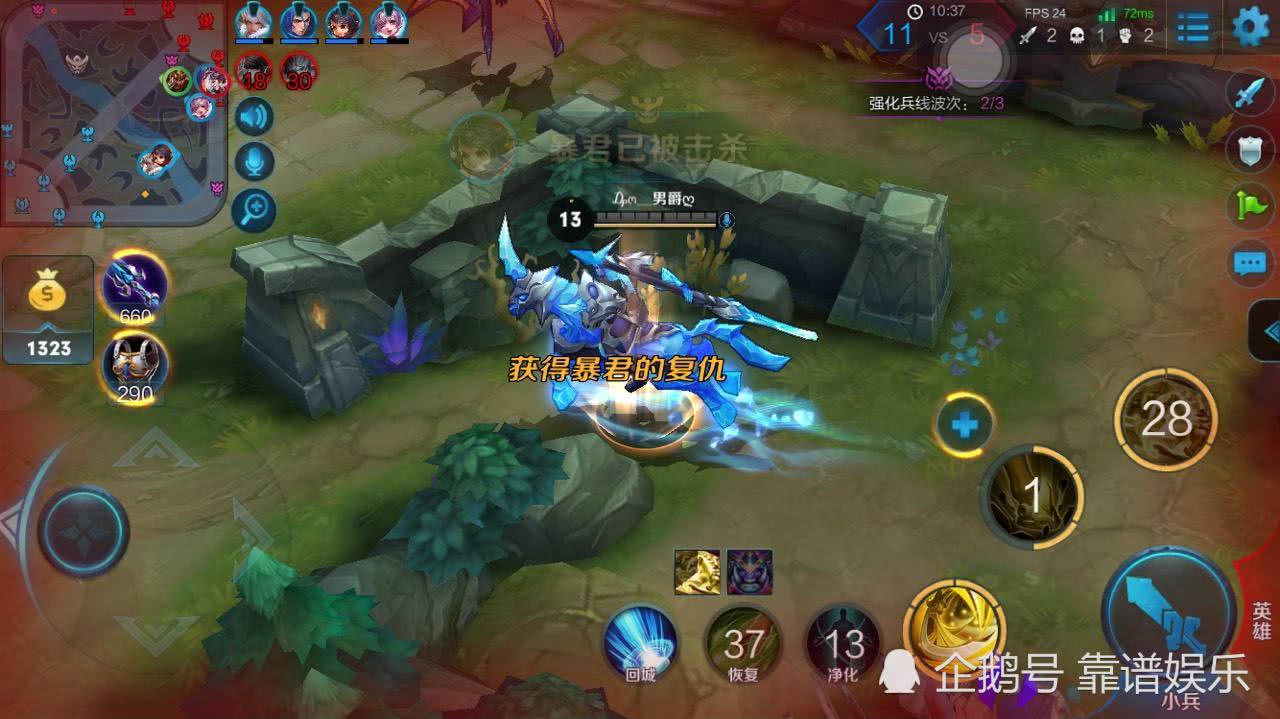Send the green flag rally signal
1280x719 pixels.
[x=1250, y=206]
